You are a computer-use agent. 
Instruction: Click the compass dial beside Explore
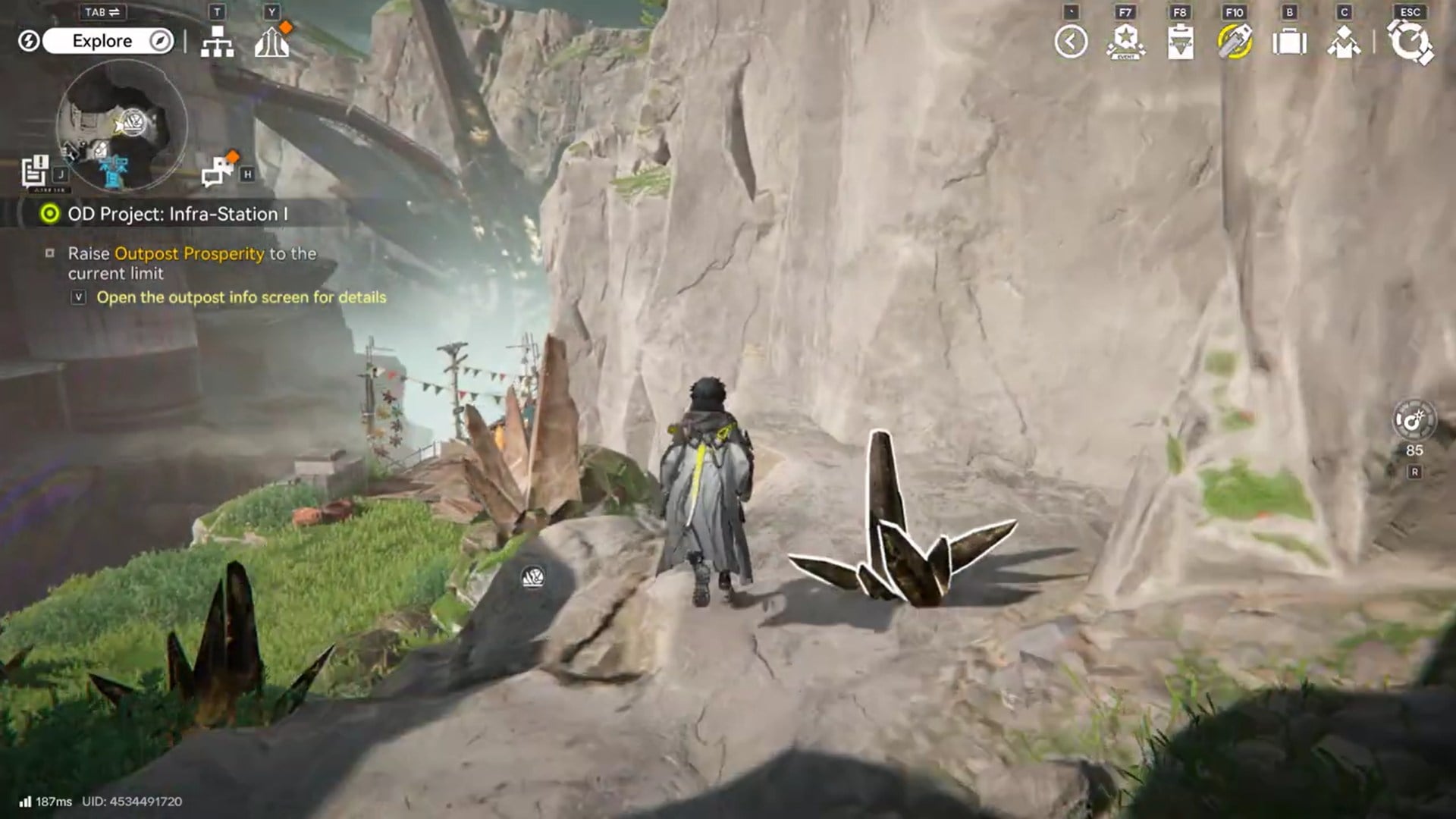tap(159, 41)
